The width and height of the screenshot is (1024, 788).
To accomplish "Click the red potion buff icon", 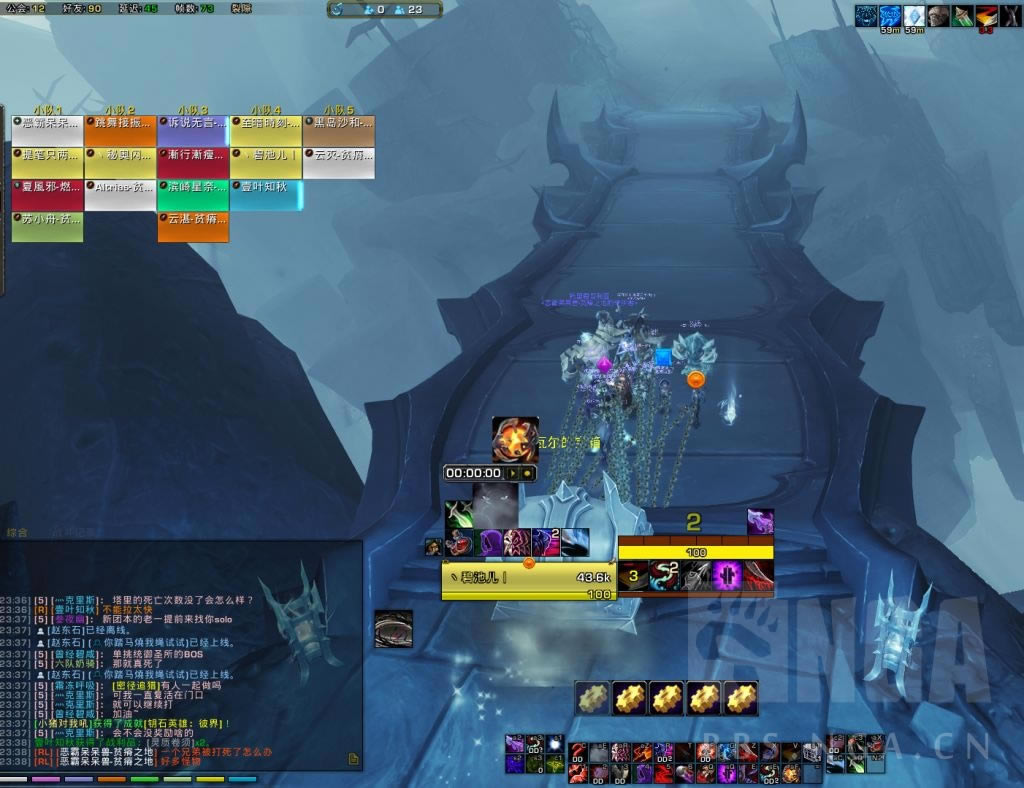I will 461,544.
